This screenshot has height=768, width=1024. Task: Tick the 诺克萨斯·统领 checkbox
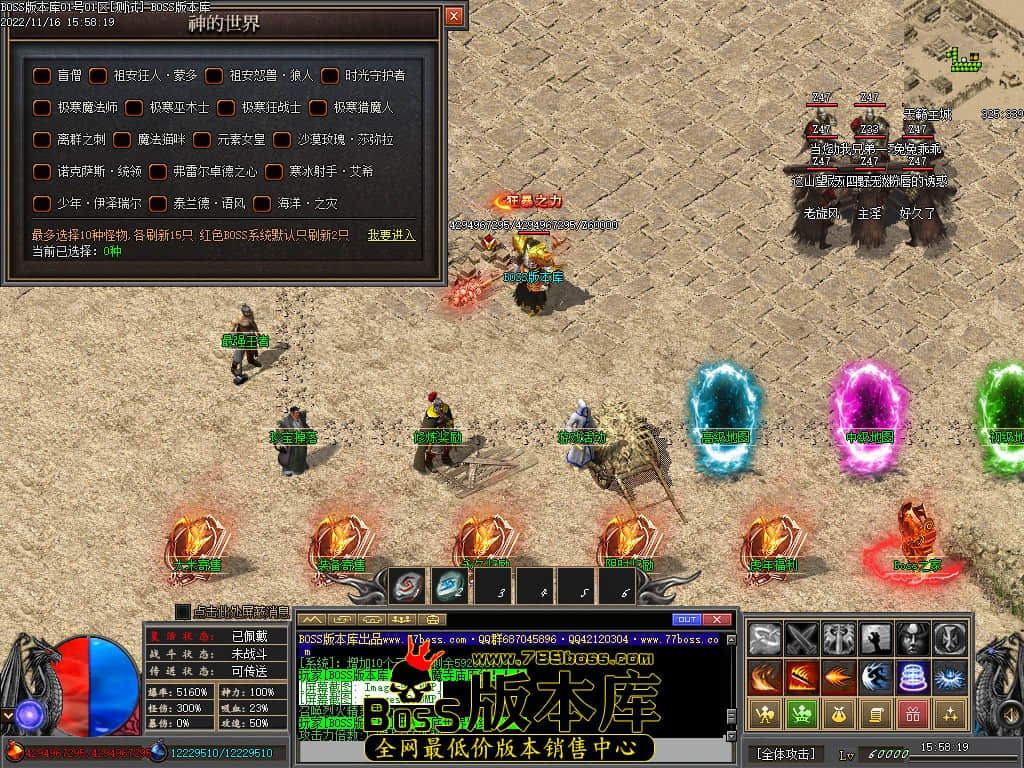[x=42, y=172]
